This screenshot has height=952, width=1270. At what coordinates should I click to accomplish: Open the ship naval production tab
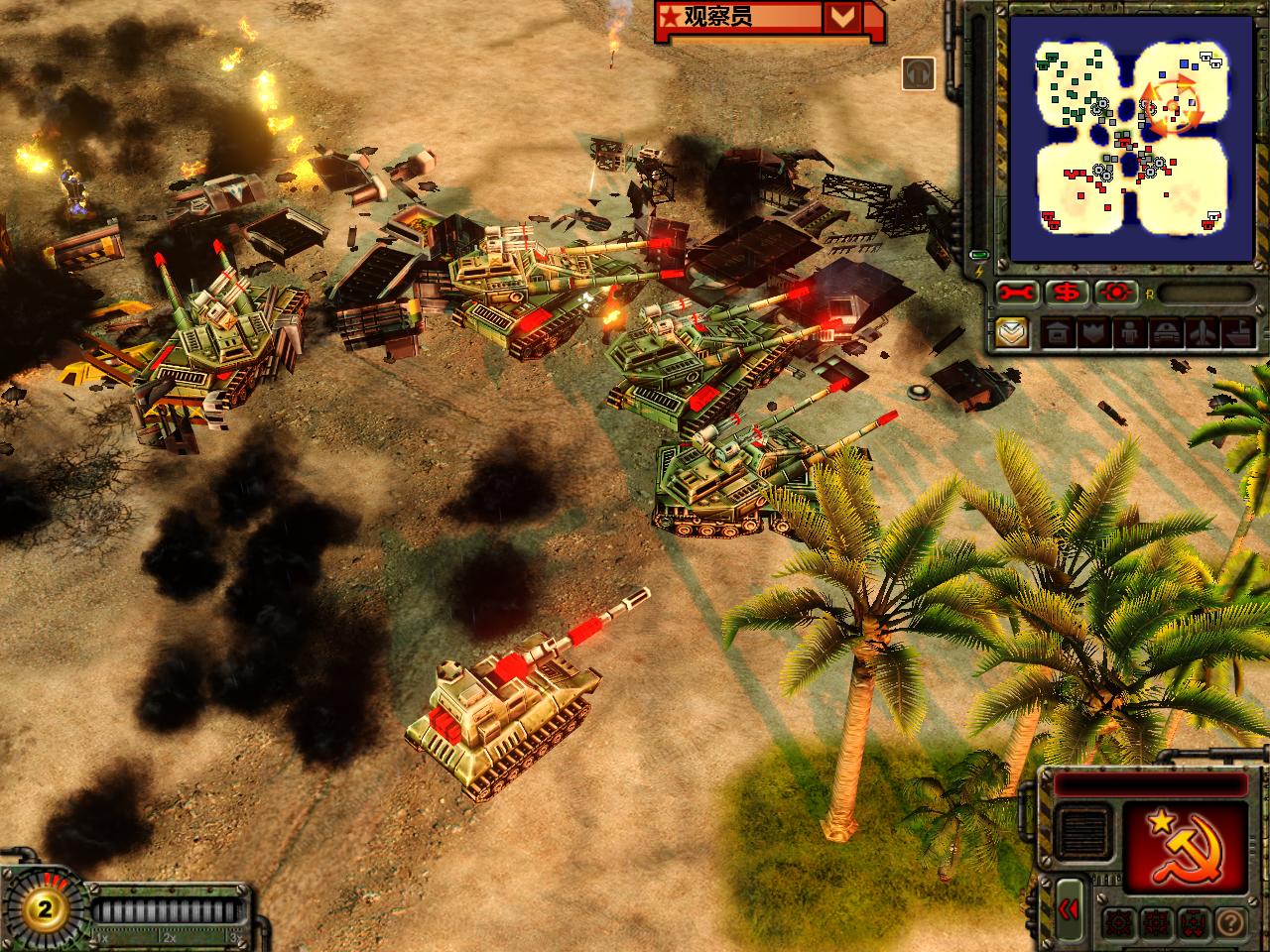[x=1240, y=333]
